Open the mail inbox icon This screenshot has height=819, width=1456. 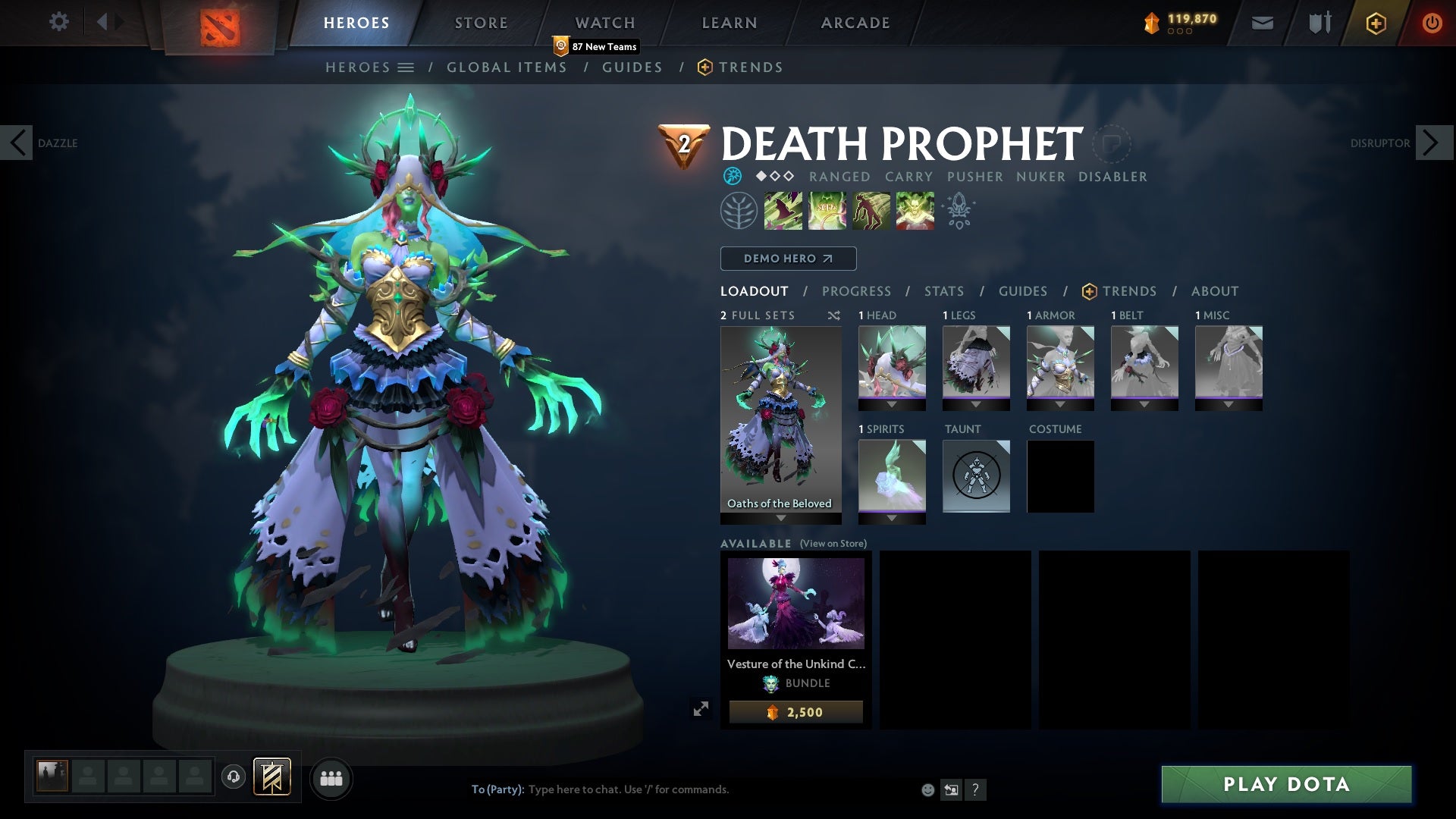pos(1261,22)
